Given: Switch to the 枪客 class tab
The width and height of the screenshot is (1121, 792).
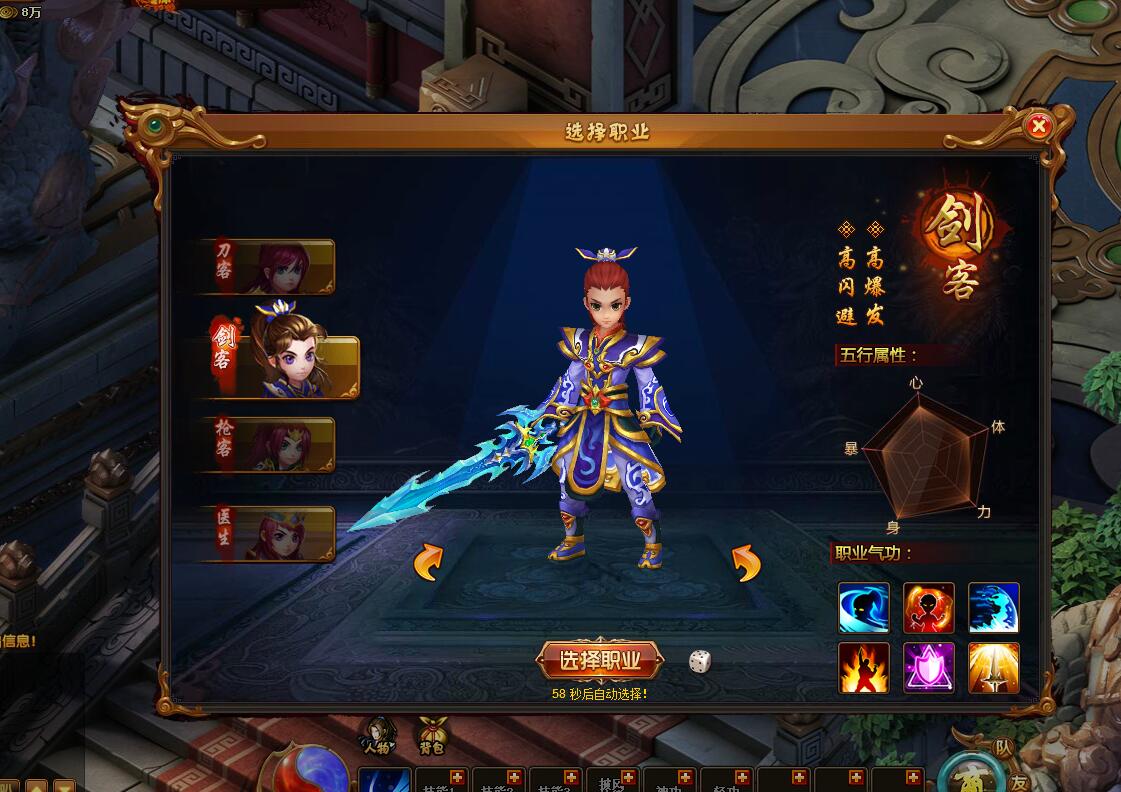Looking at the screenshot, I should click(268, 444).
